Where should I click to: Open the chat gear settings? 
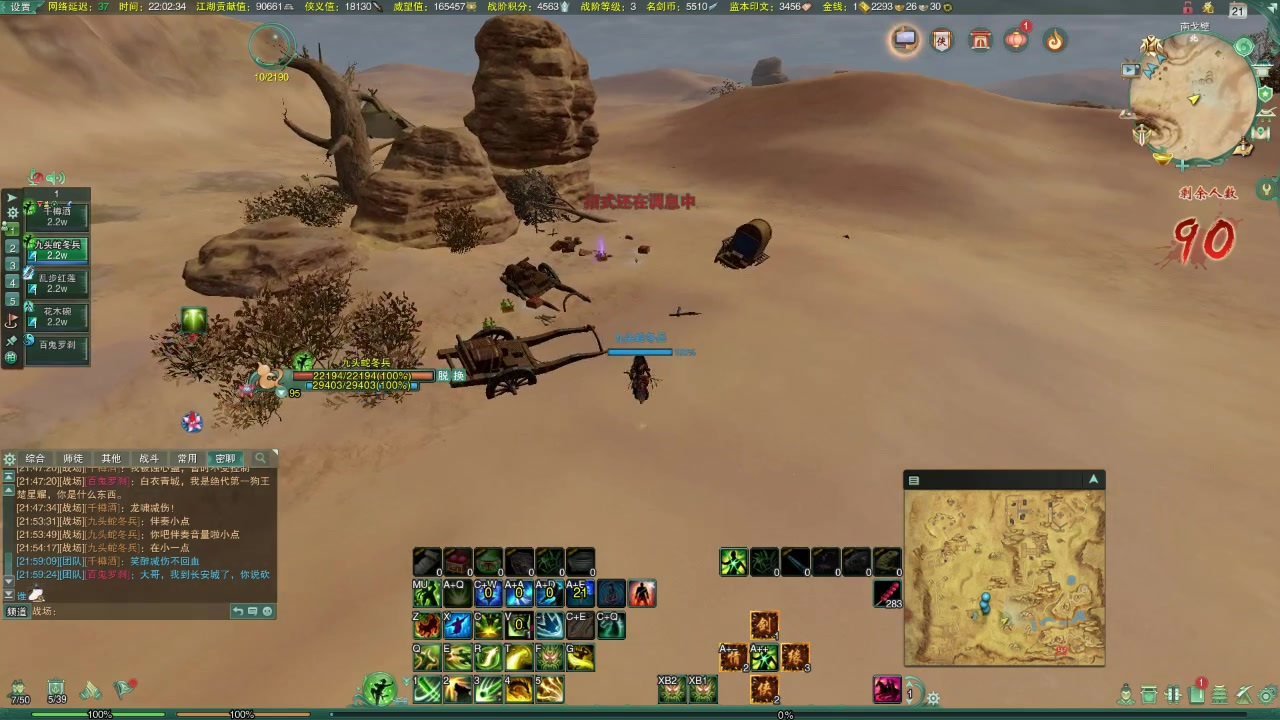click(10, 459)
